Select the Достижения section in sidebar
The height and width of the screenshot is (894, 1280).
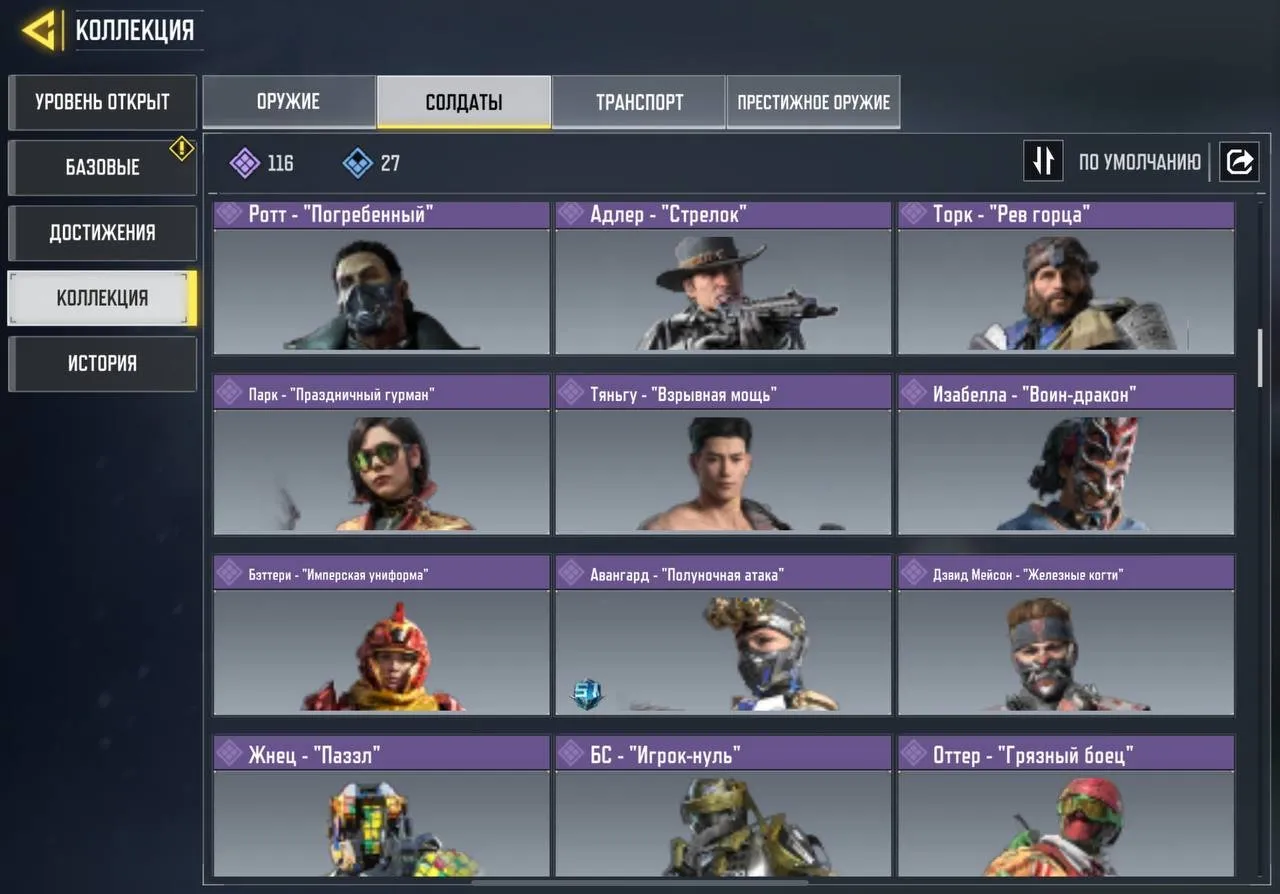click(102, 232)
